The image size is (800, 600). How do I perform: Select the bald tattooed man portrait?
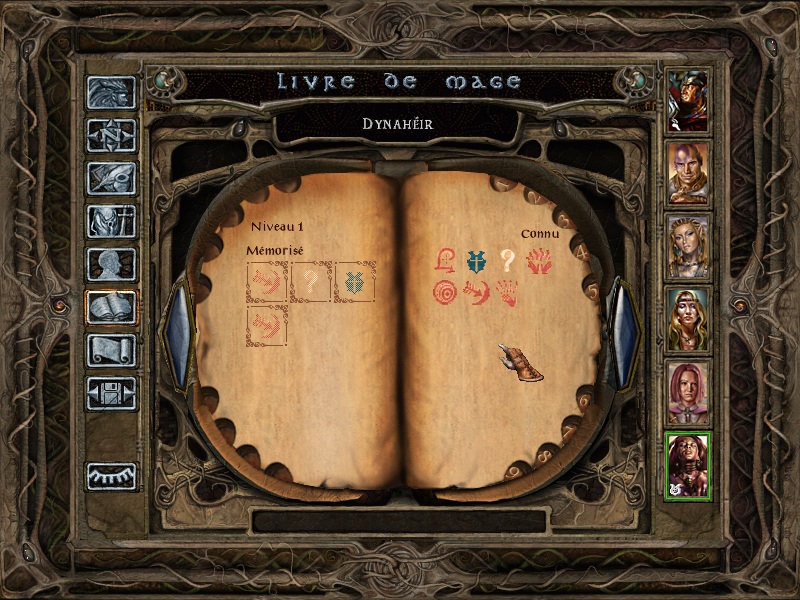pyautogui.click(x=688, y=174)
